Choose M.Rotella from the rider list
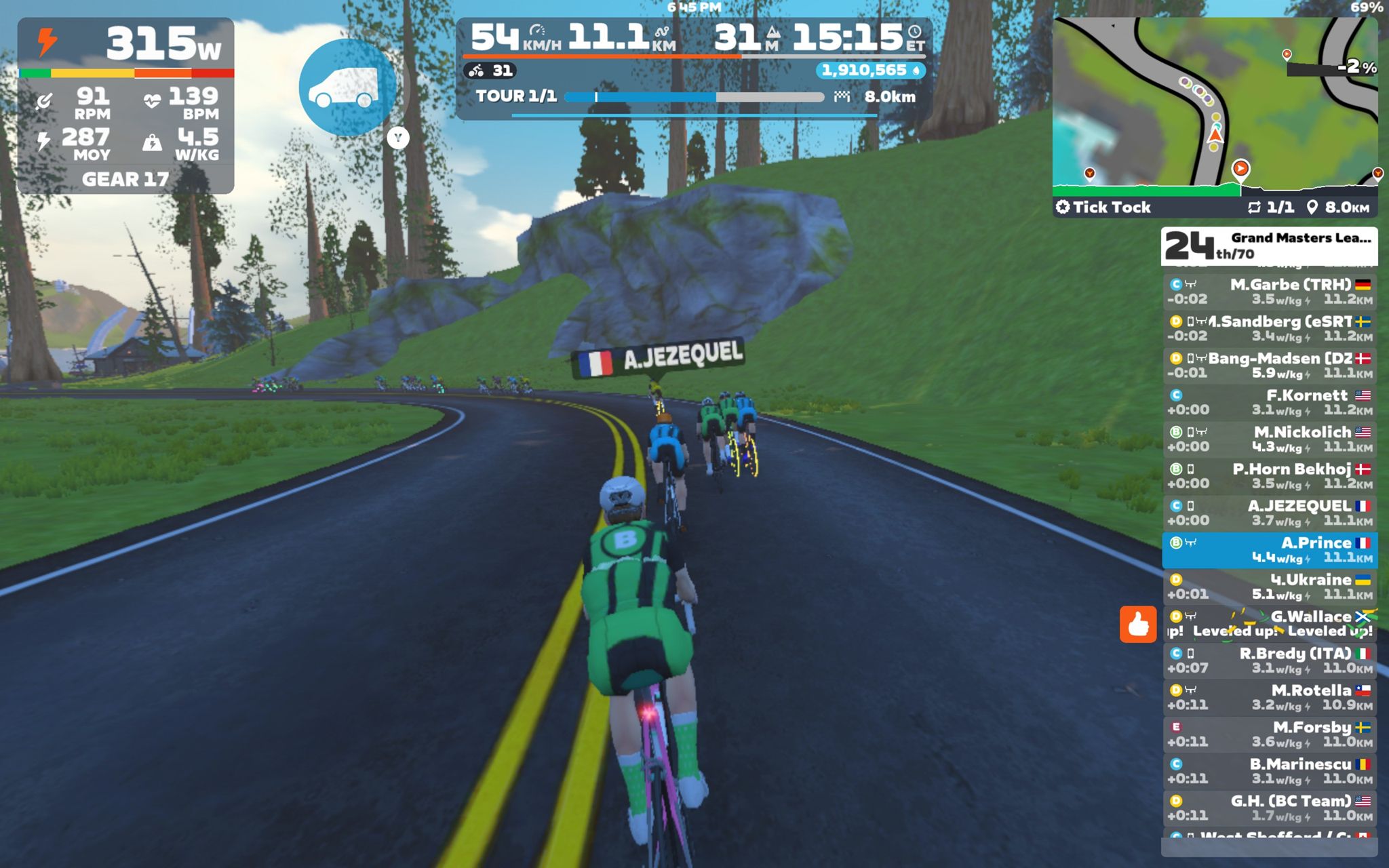Screen dimensions: 1389x868 (1269, 697)
